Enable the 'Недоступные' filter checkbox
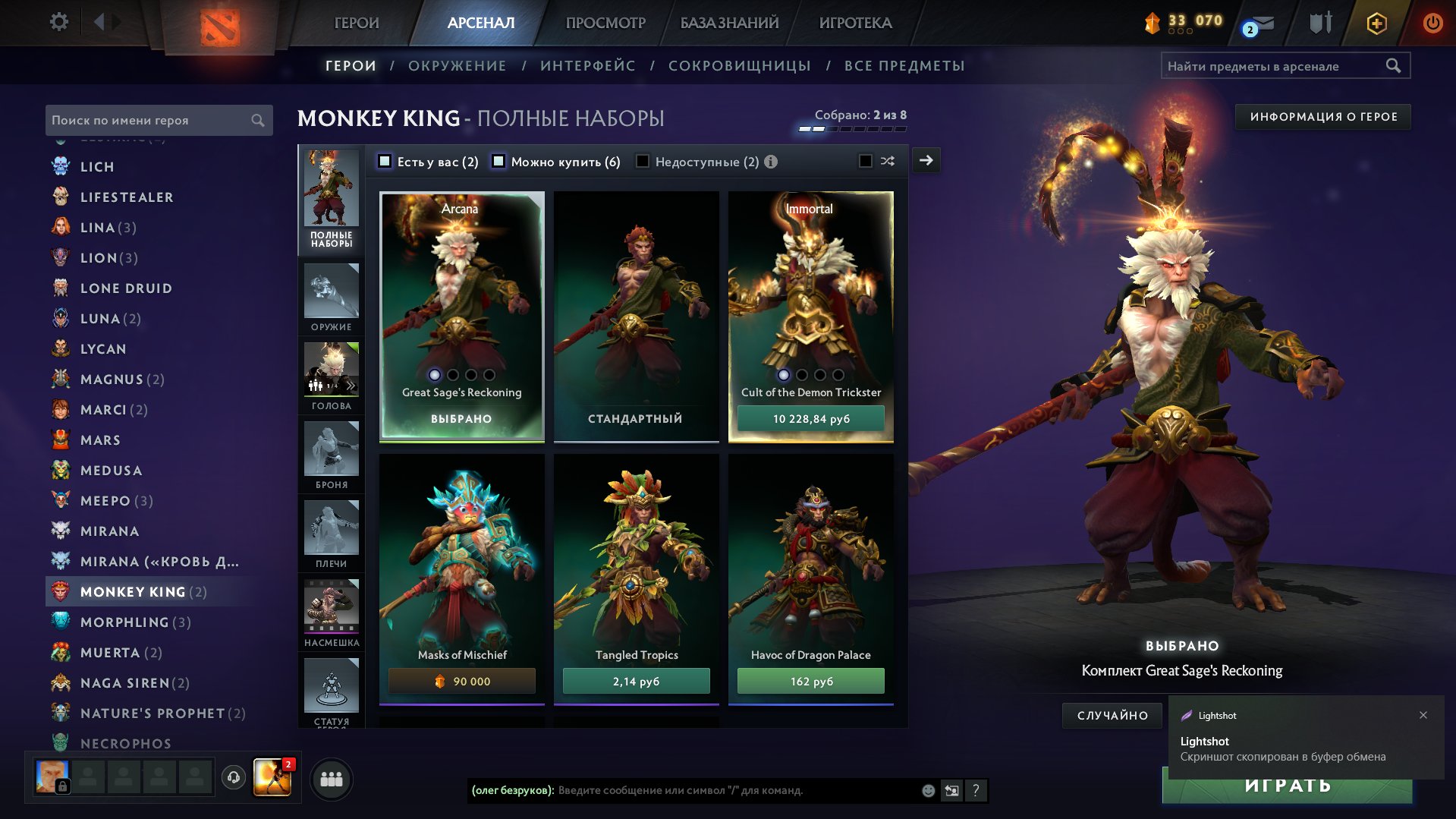 click(x=643, y=161)
